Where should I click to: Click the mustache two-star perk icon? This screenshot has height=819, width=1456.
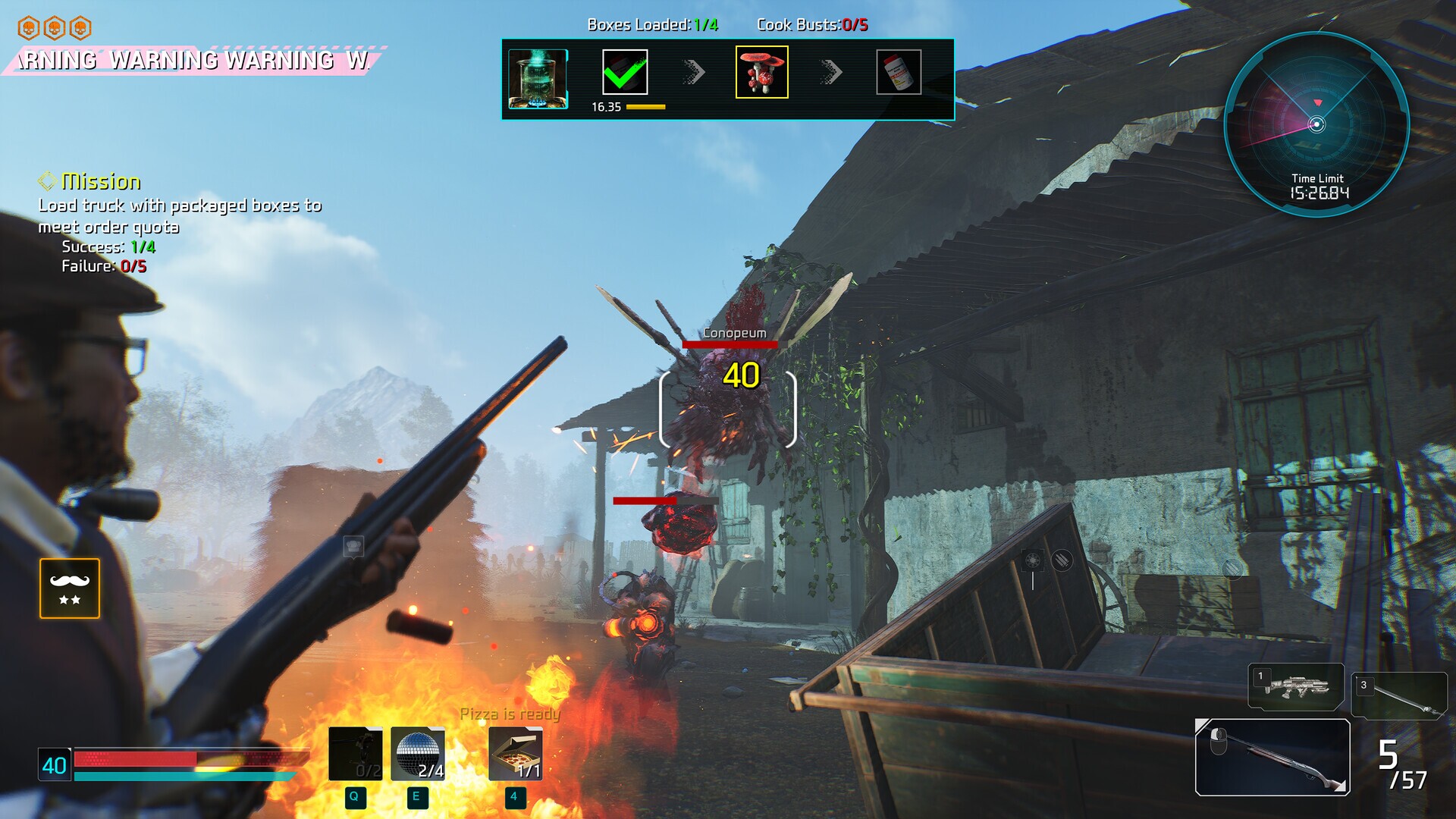[70, 588]
